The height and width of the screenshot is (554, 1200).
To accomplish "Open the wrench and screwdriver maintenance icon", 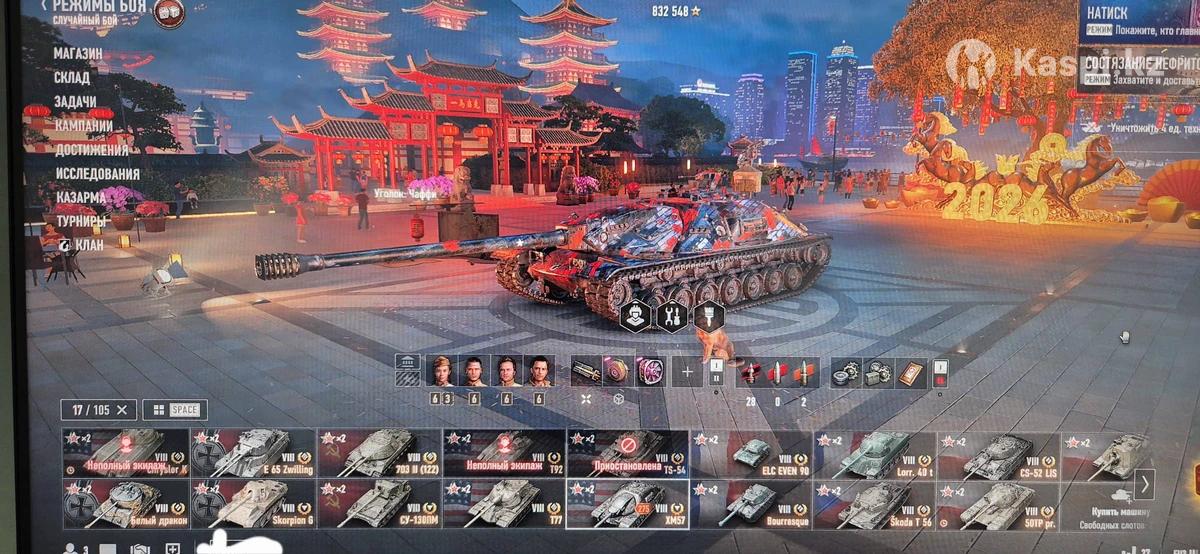I will point(672,316).
